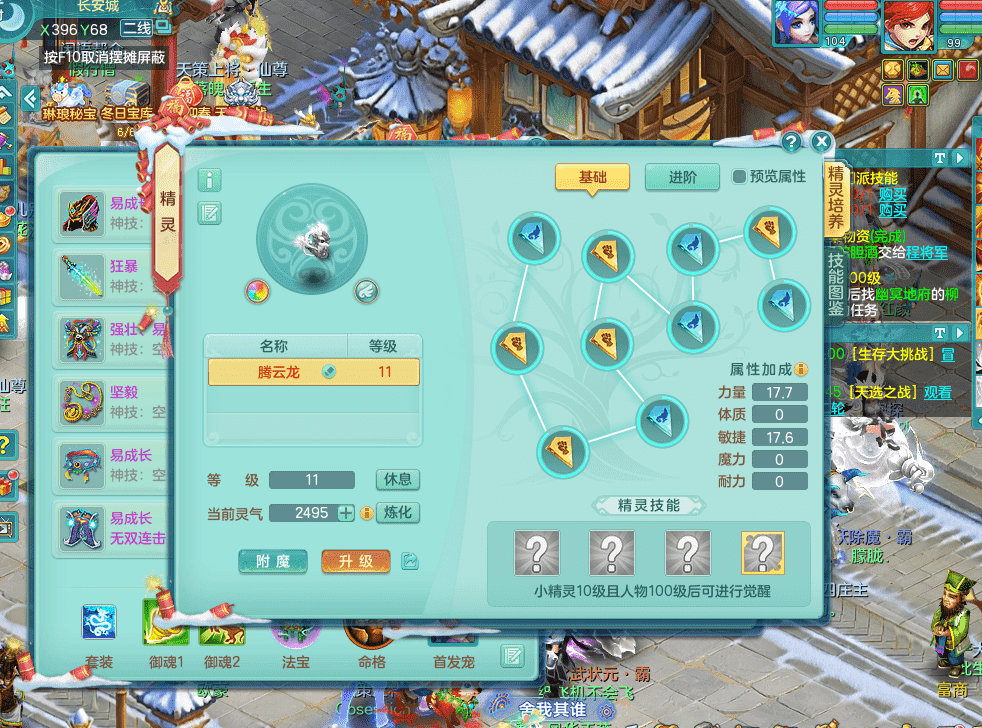Switch to the 基础 tab
Screen dimensions: 982x728
(592, 177)
